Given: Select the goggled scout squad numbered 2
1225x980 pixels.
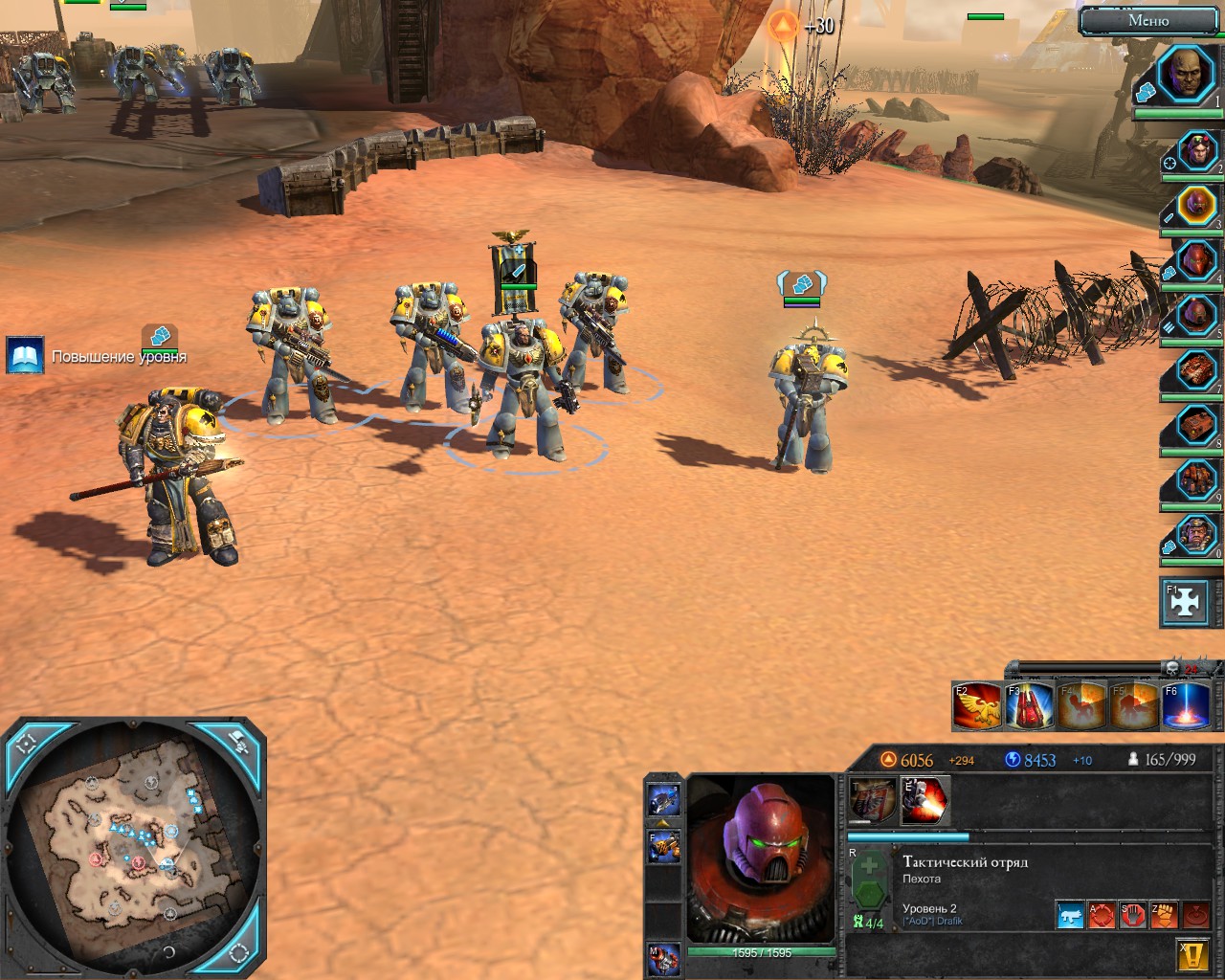Looking at the screenshot, I should coord(1196,151).
